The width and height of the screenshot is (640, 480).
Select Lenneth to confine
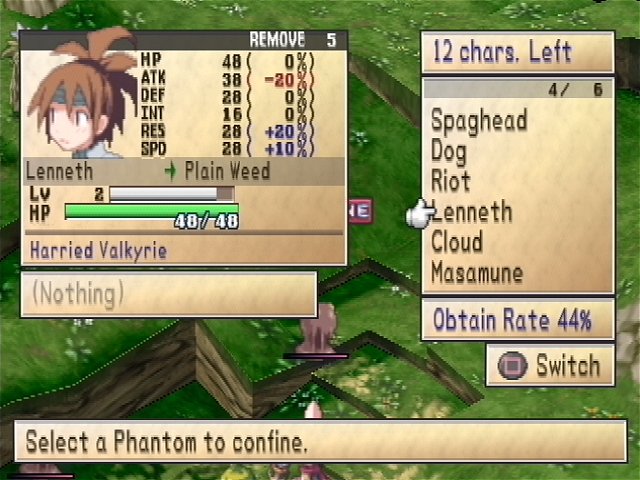point(471,212)
